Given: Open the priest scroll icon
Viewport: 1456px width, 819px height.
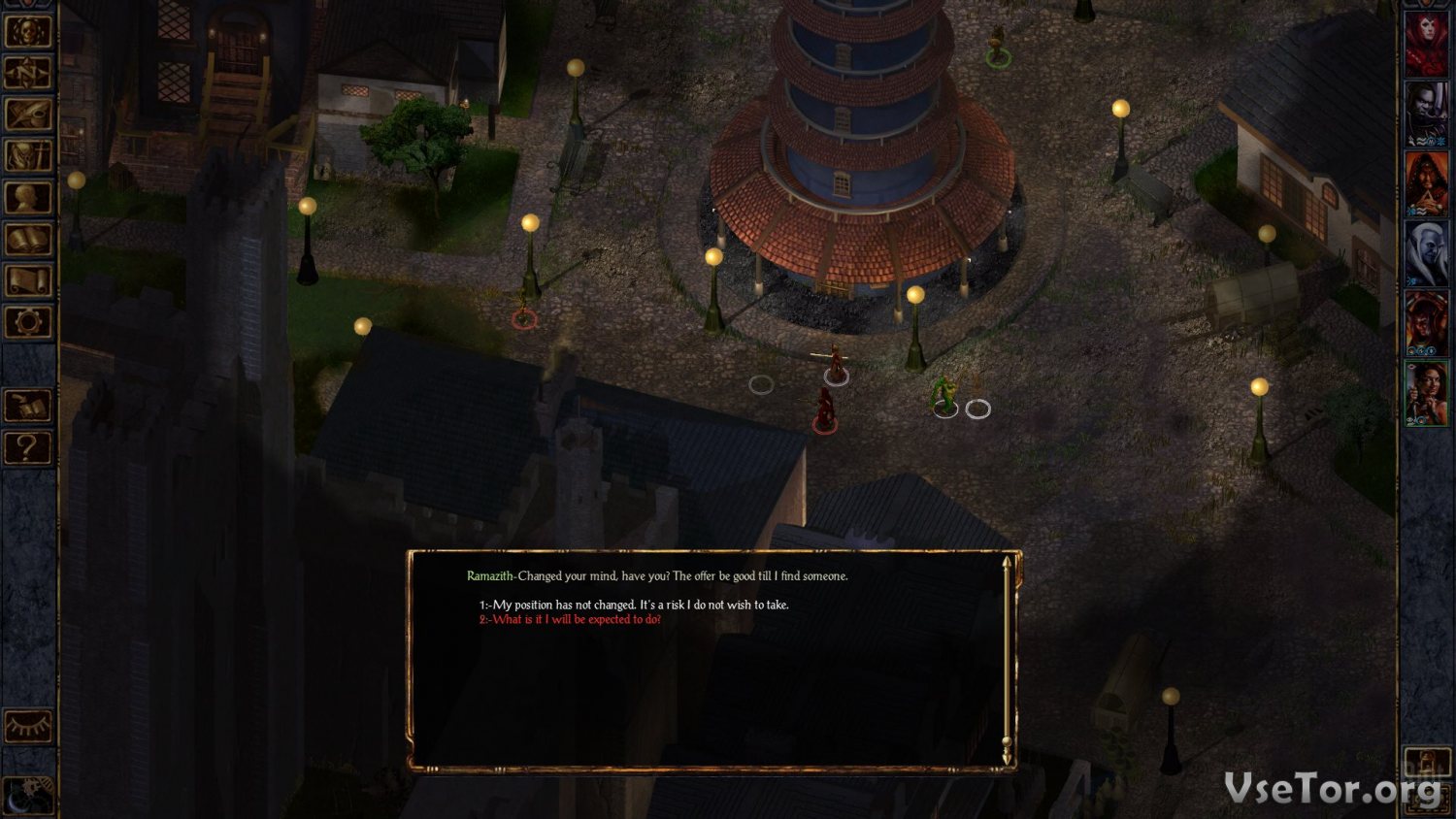Looking at the screenshot, I should pyautogui.click(x=28, y=280).
